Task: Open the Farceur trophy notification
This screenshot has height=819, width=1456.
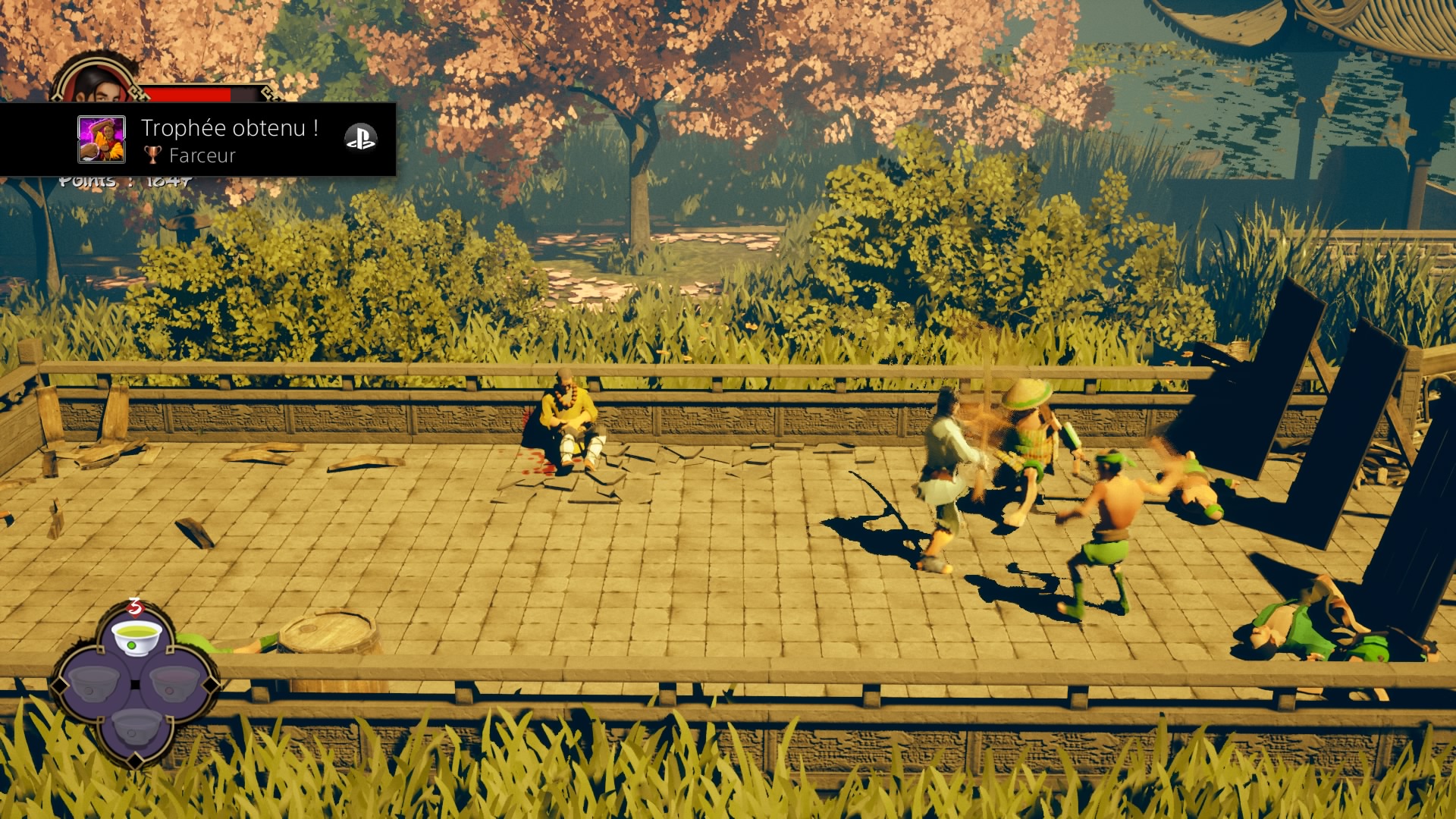Action: pyautogui.click(x=229, y=140)
